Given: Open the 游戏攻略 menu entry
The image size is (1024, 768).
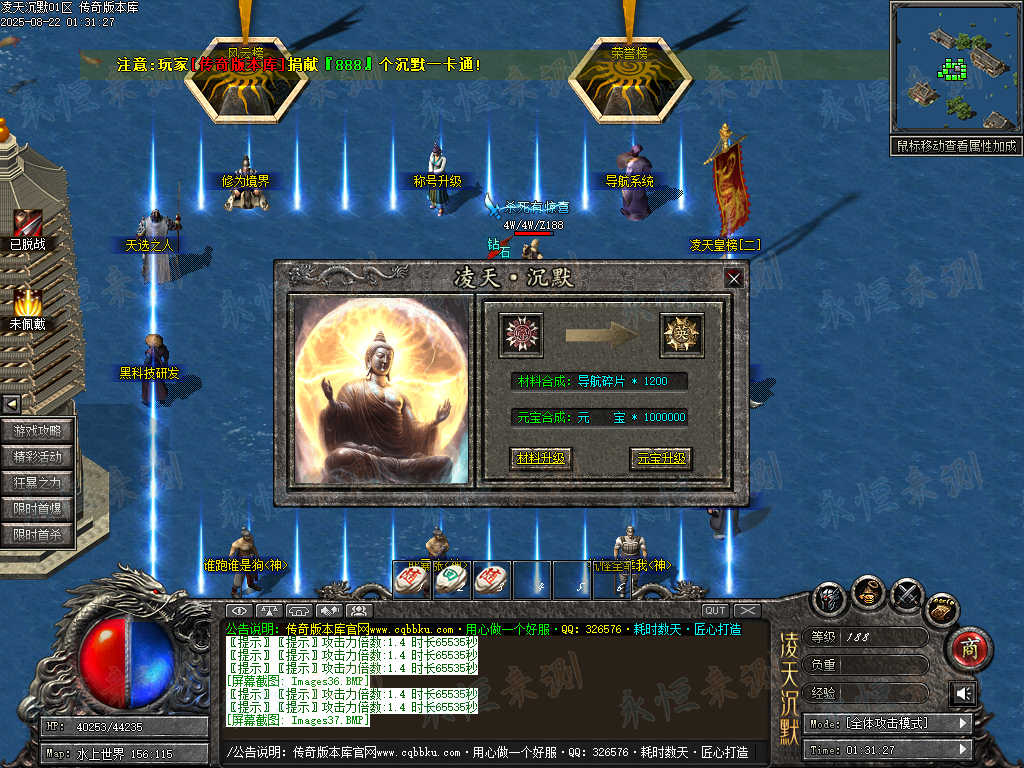Looking at the screenshot, I should (x=38, y=431).
